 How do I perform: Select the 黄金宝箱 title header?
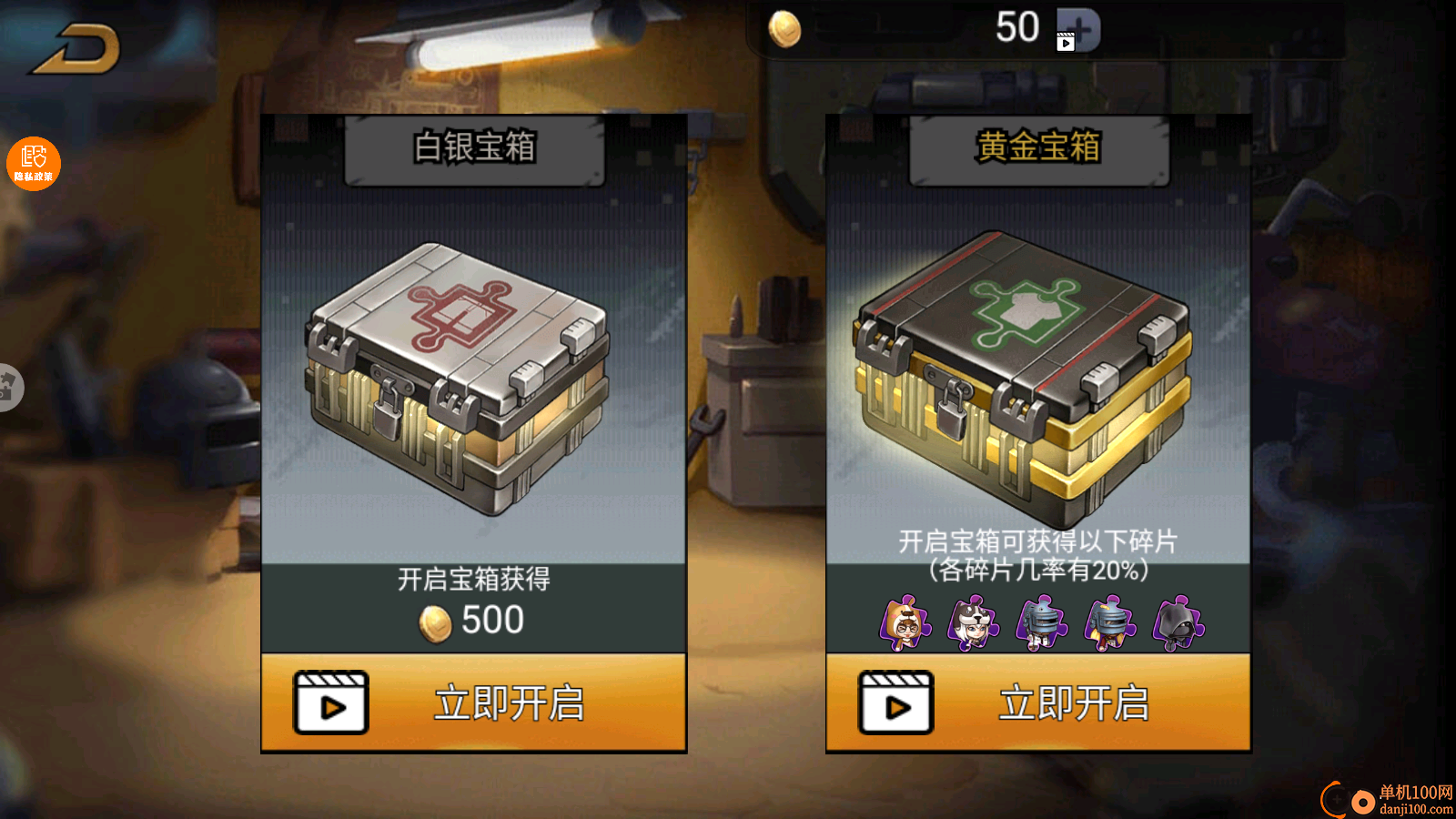point(1039,147)
